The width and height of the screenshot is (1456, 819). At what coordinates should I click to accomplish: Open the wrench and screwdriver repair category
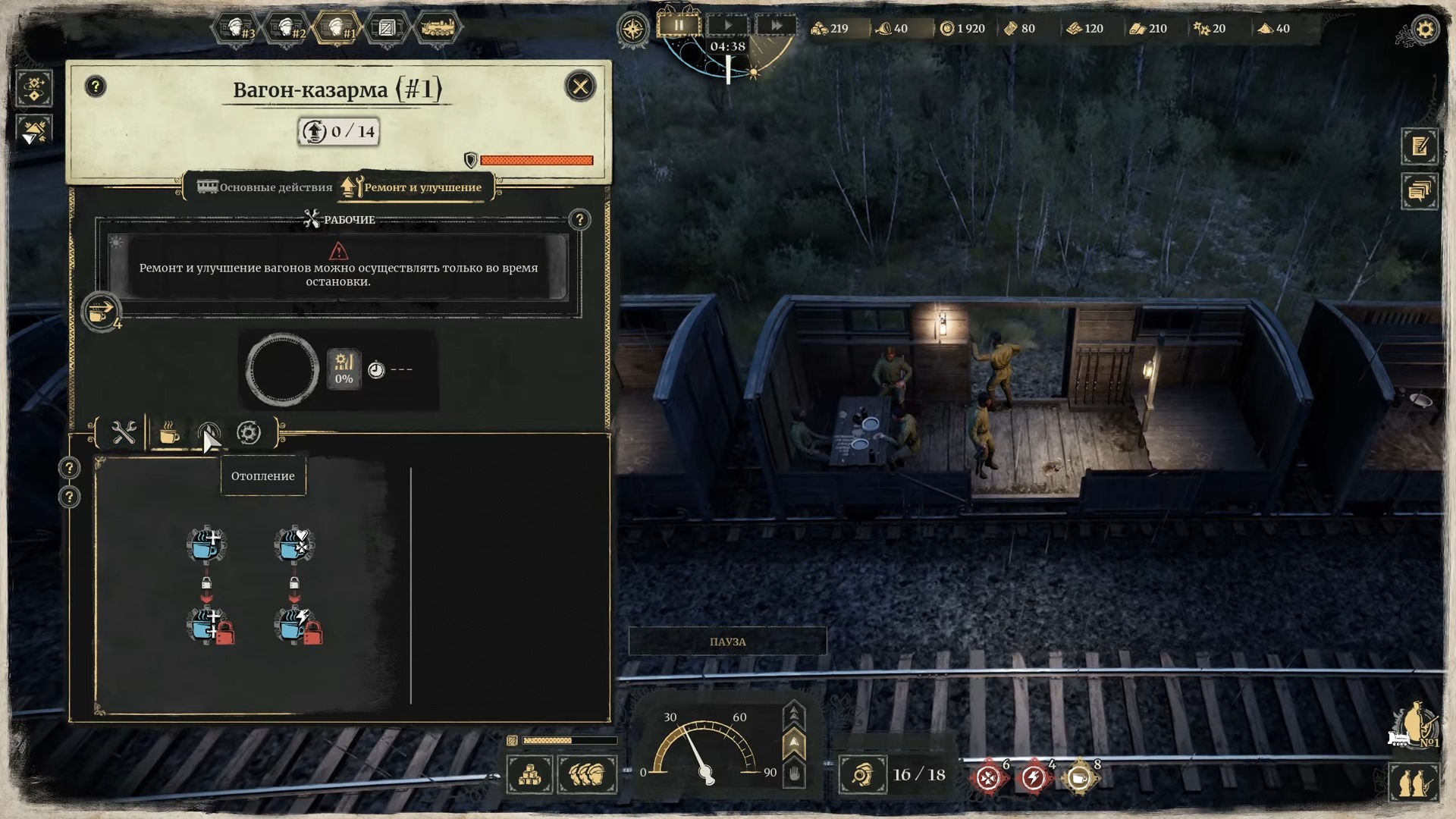tap(124, 433)
